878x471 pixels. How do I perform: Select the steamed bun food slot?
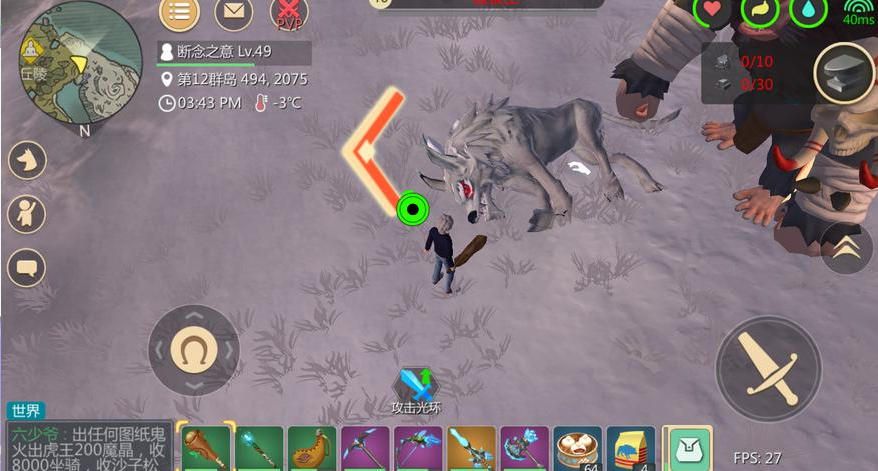577,448
